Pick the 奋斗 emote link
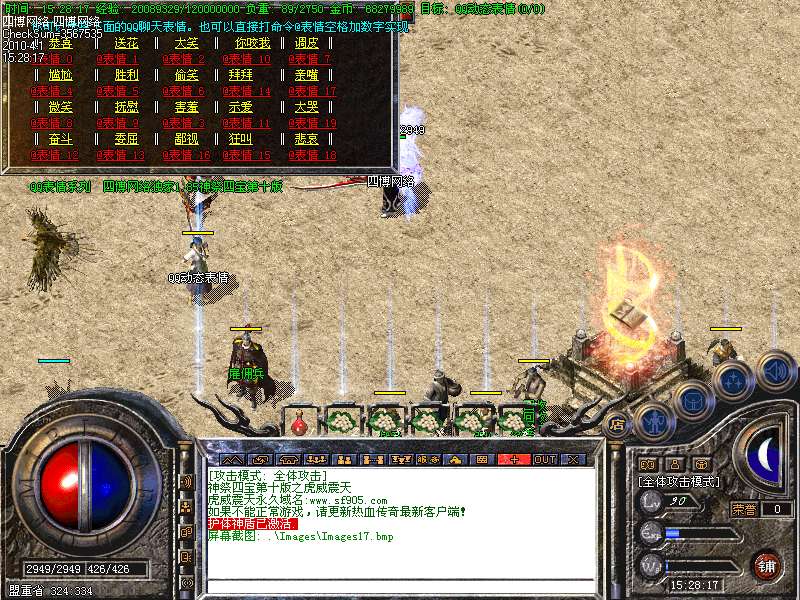Screen dimensions: 800x600 (60, 139)
